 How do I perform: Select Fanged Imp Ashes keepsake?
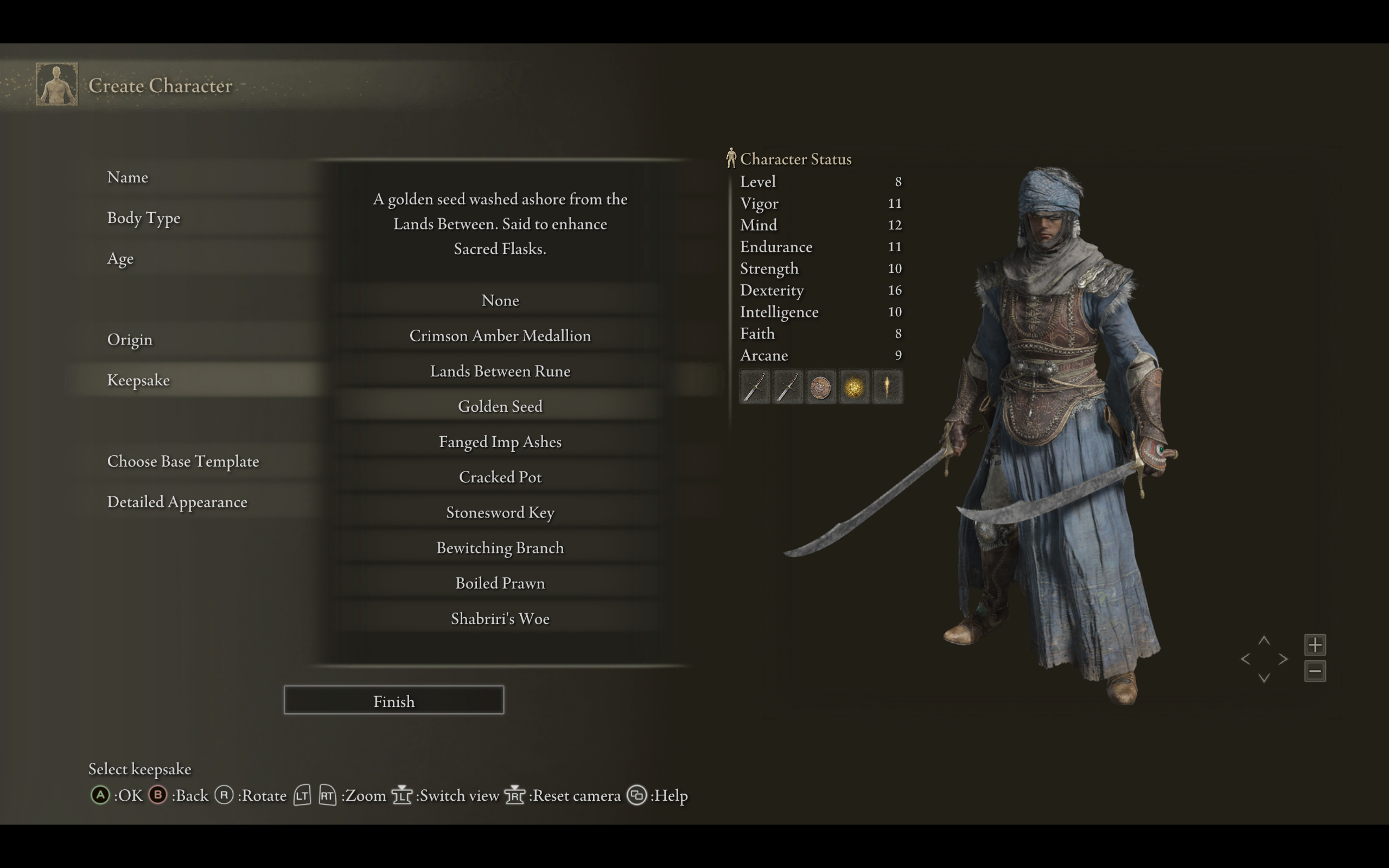point(500,442)
